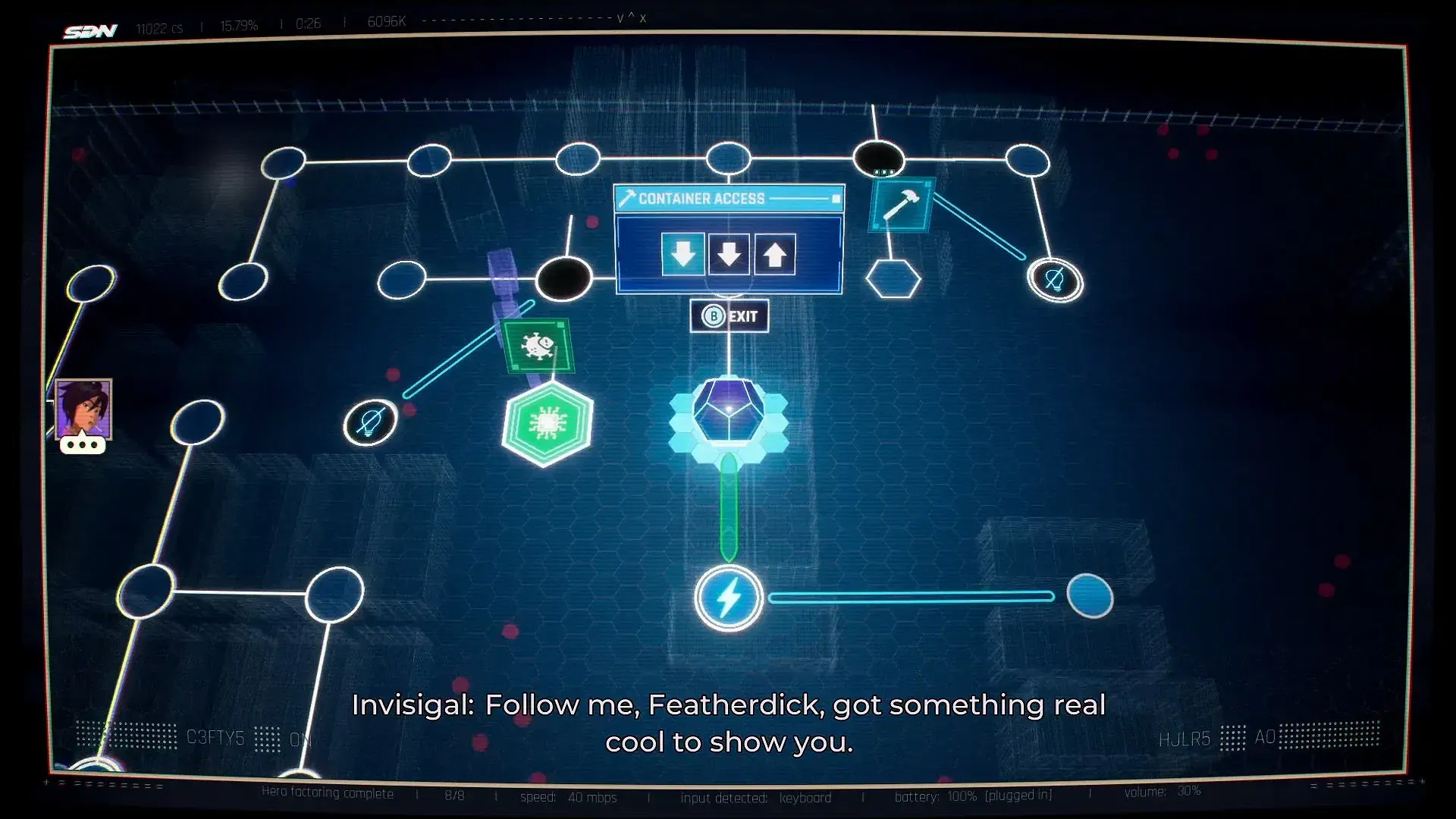The image size is (1456, 819).
Task: Click the B button icon on the EXIT prompt
Action: point(712,316)
